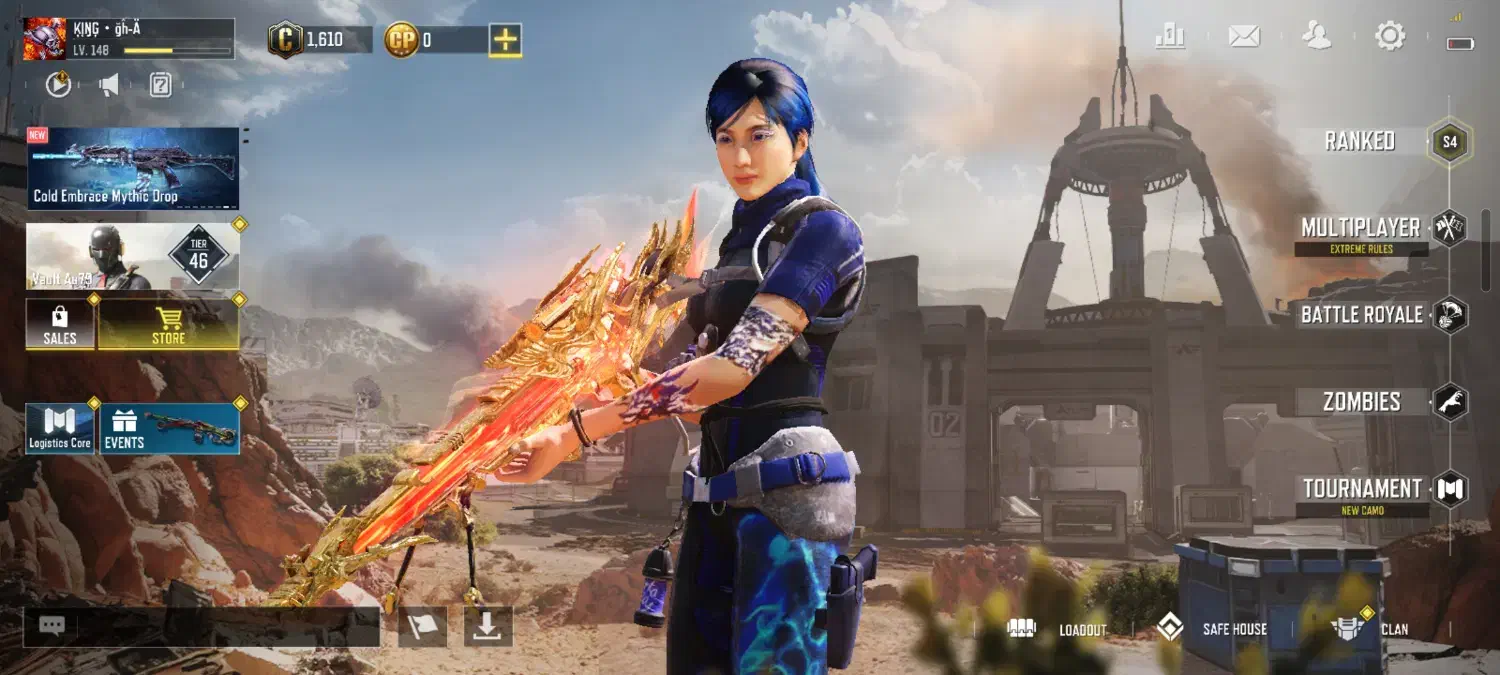This screenshot has height=675, width=1500.
Task: Open the Sales shop
Action: point(60,324)
